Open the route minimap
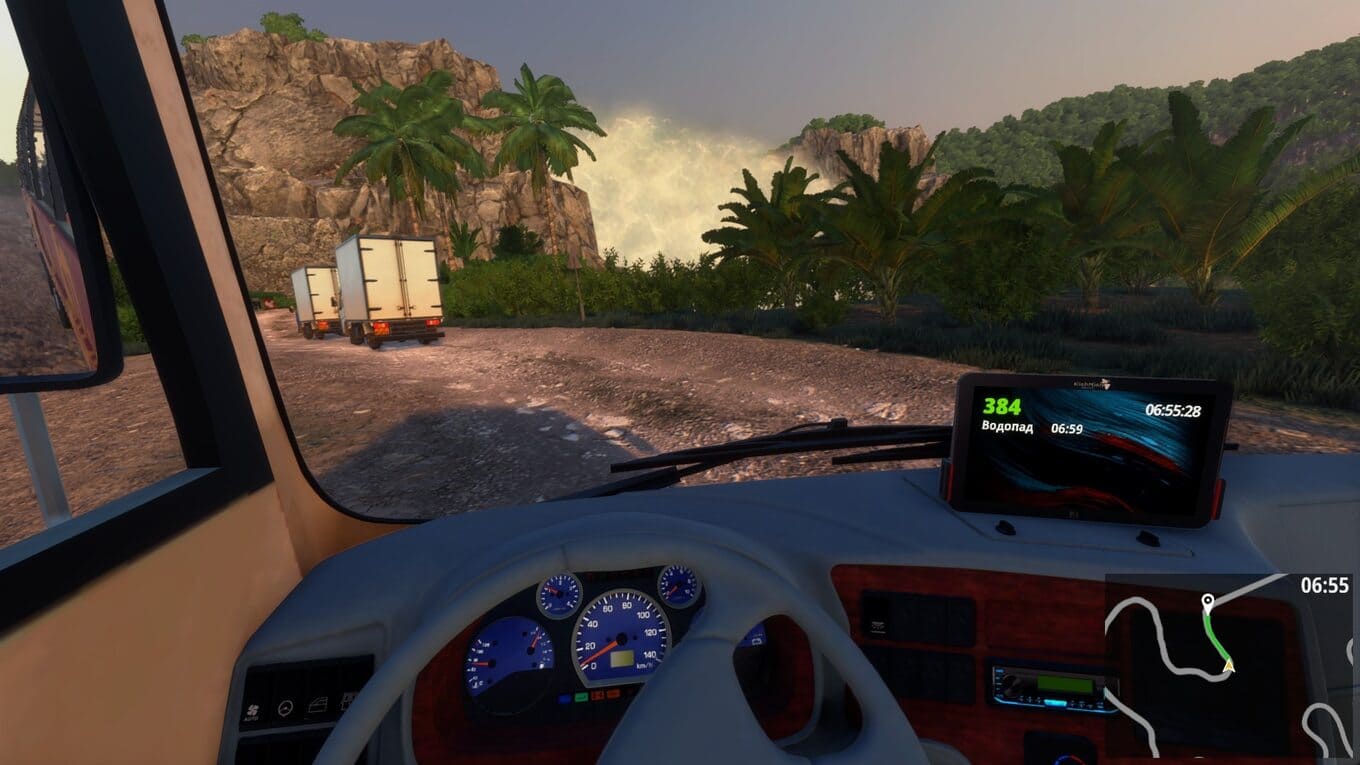Screen dimensions: 1360x765 tap(1228, 665)
